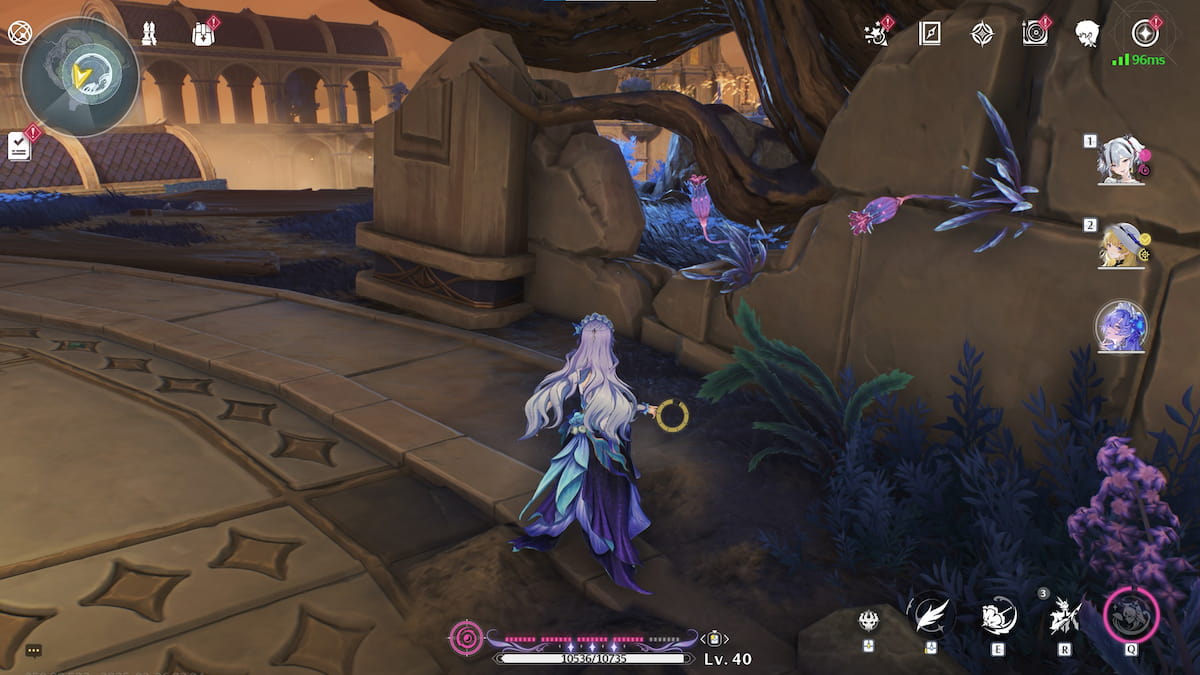Open the character head profile icon

[1088, 34]
